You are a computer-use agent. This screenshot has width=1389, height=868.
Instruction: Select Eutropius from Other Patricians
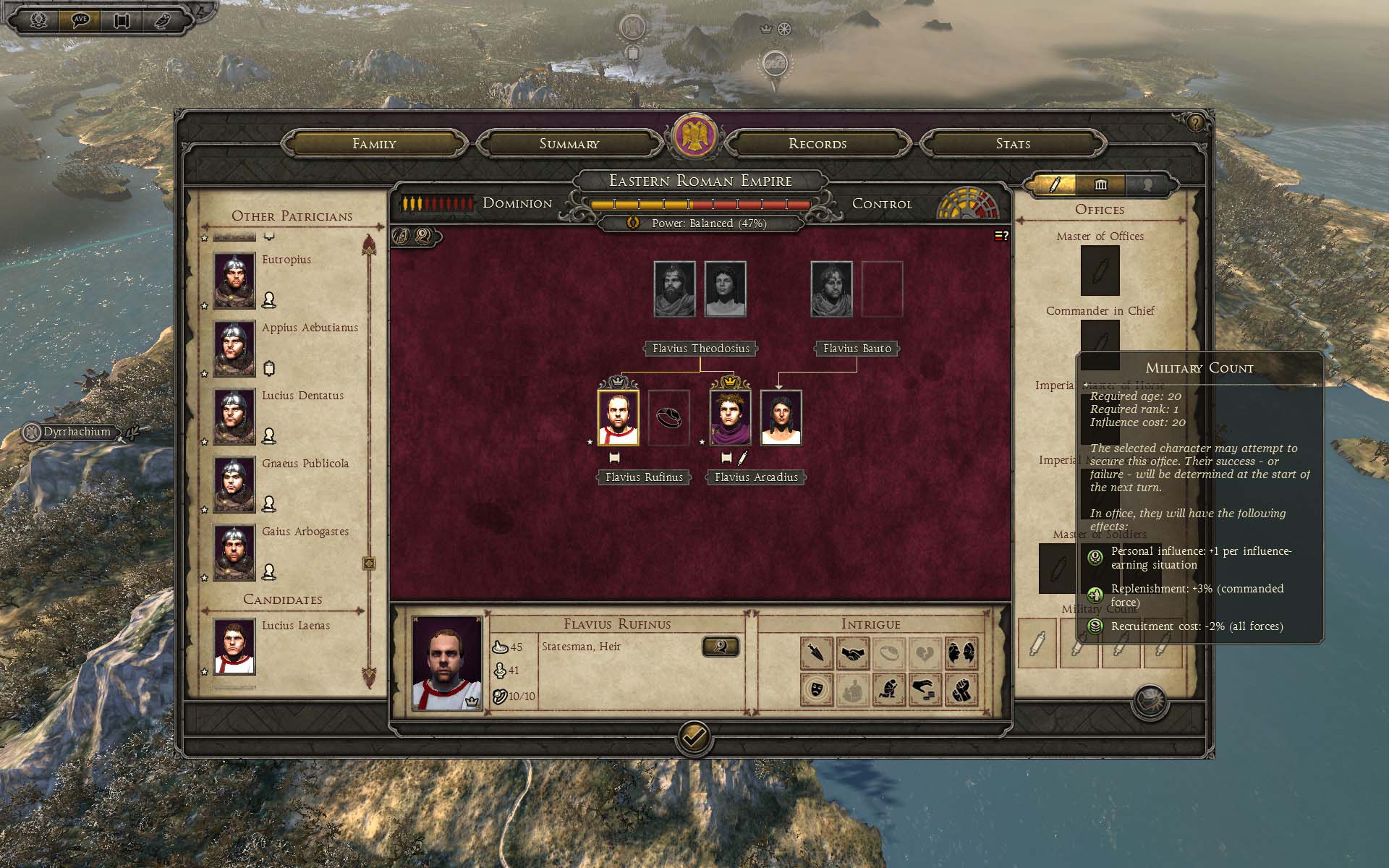(234, 279)
